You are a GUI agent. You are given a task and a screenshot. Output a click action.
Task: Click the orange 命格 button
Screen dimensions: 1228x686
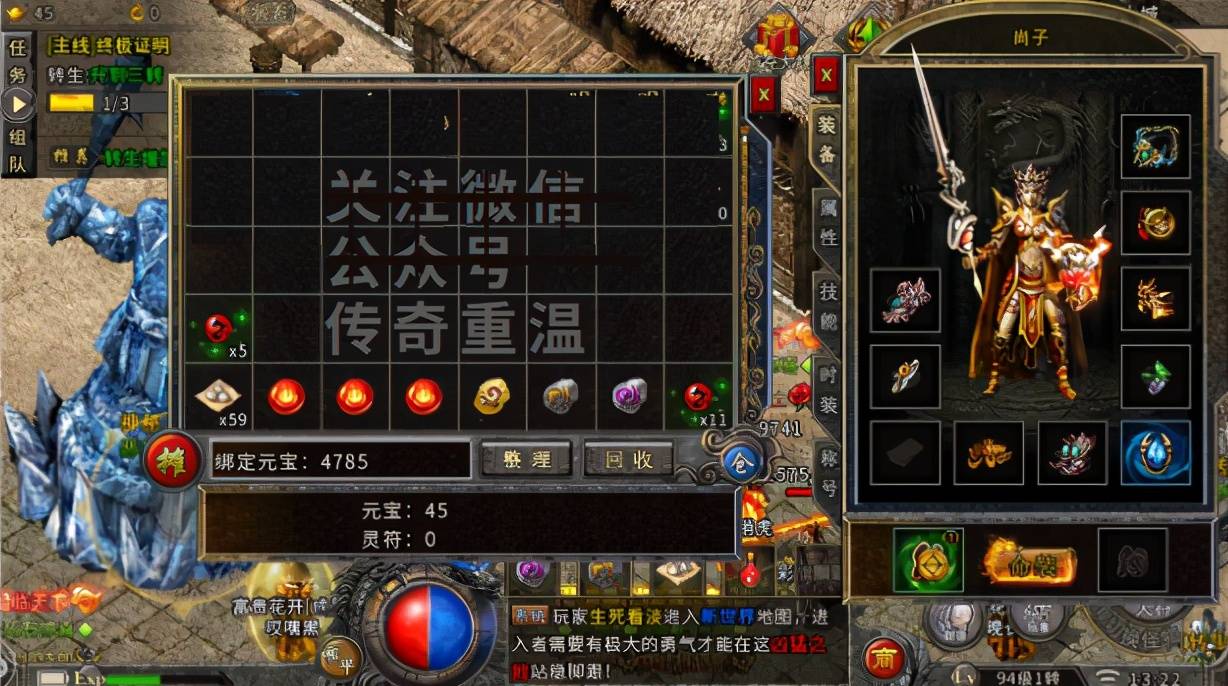point(1029,563)
